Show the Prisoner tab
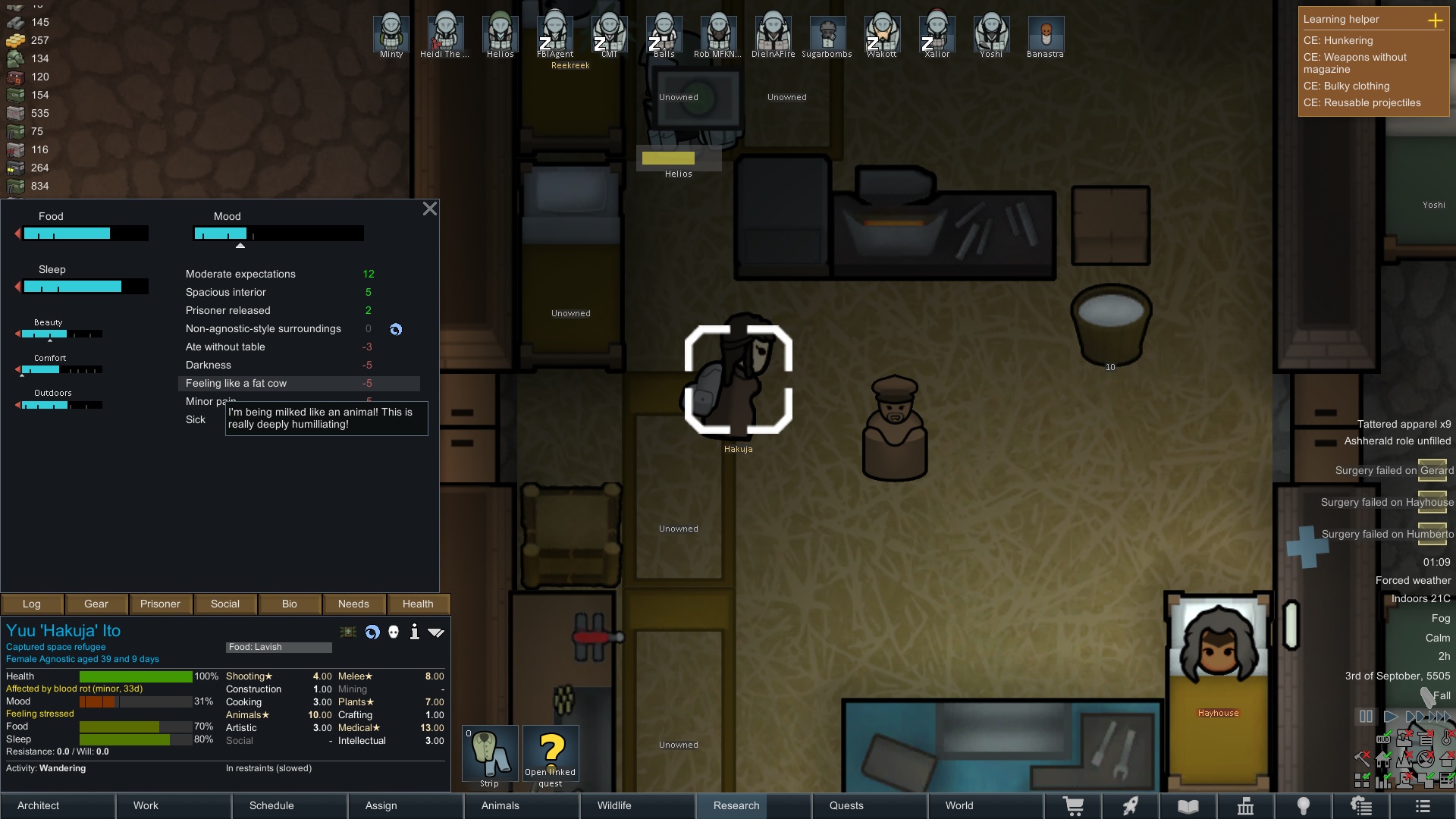This screenshot has height=819, width=1456. click(160, 604)
